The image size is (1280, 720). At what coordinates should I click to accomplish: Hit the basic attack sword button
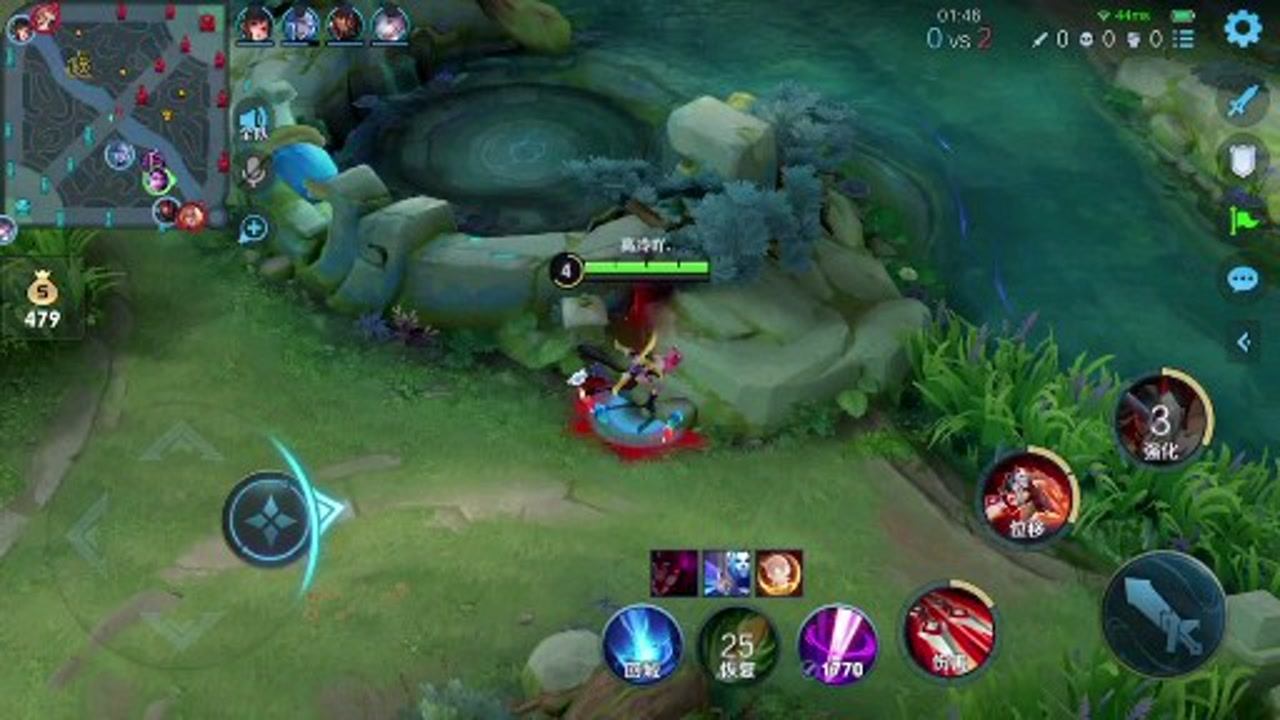(1163, 614)
